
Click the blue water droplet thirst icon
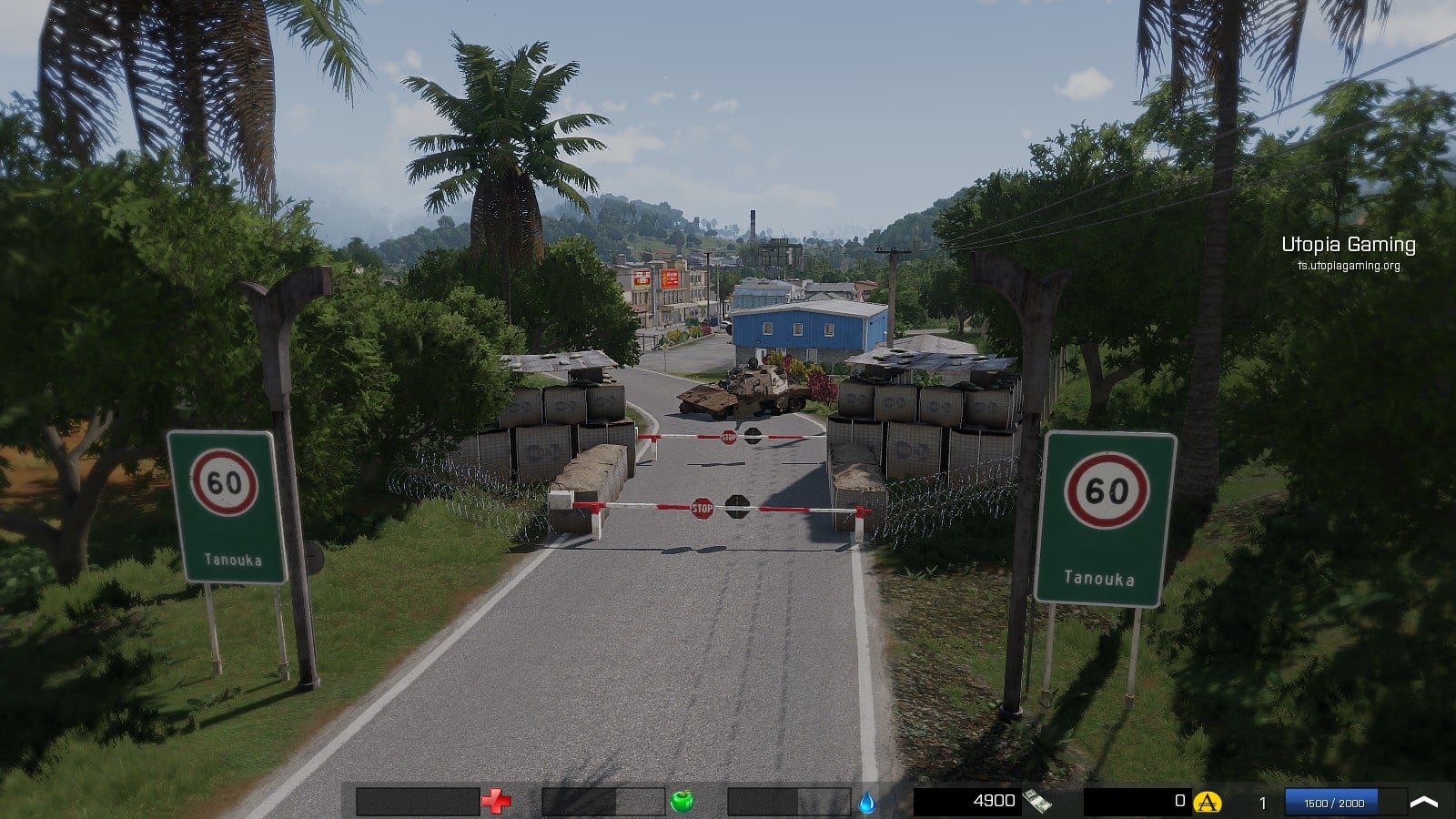click(867, 802)
